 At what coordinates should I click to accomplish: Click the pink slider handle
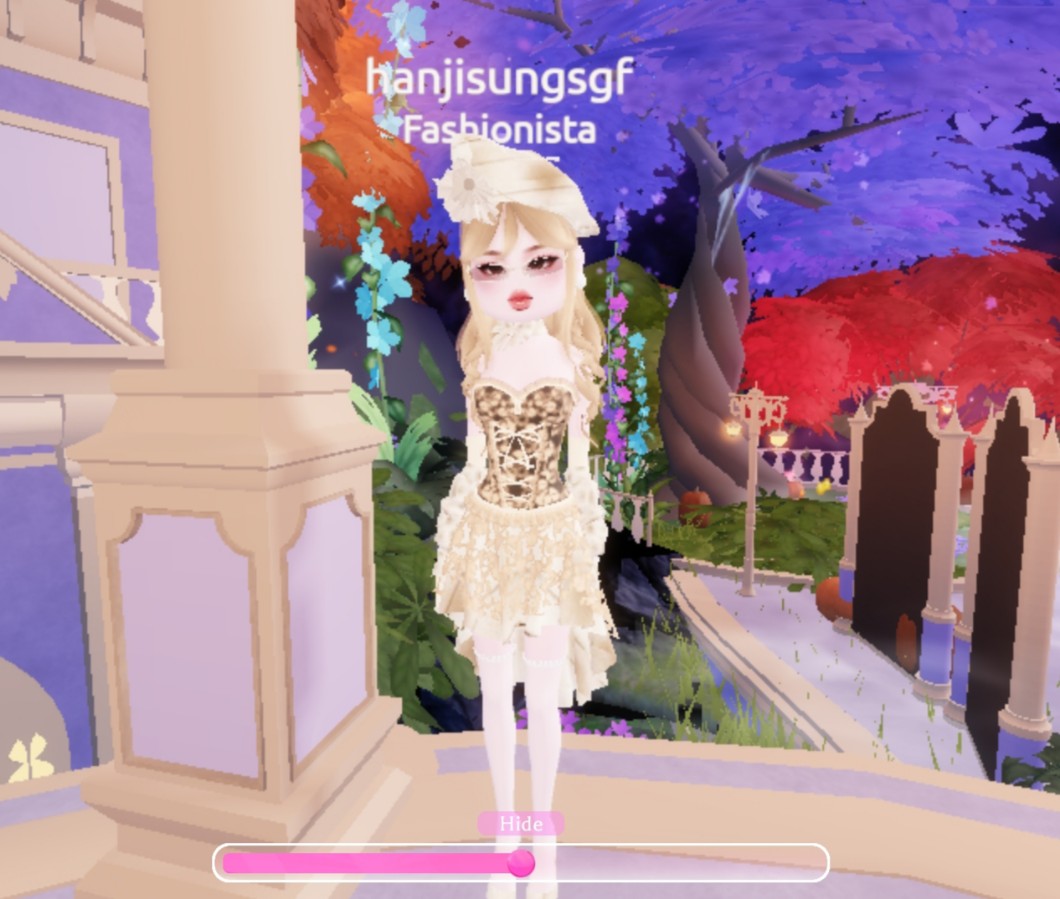(520, 863)
